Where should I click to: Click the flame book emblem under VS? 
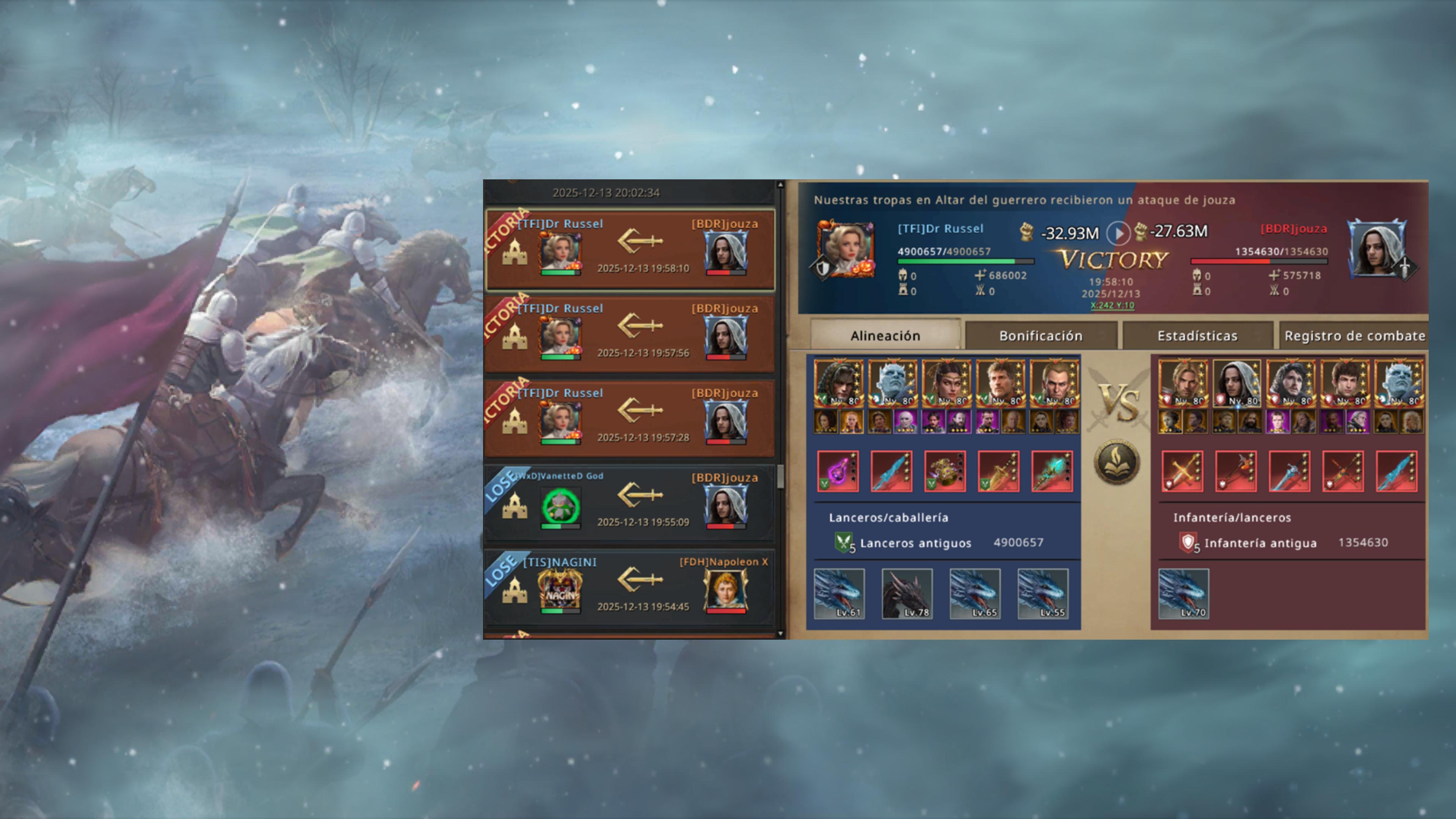(x=1116, y=463)
